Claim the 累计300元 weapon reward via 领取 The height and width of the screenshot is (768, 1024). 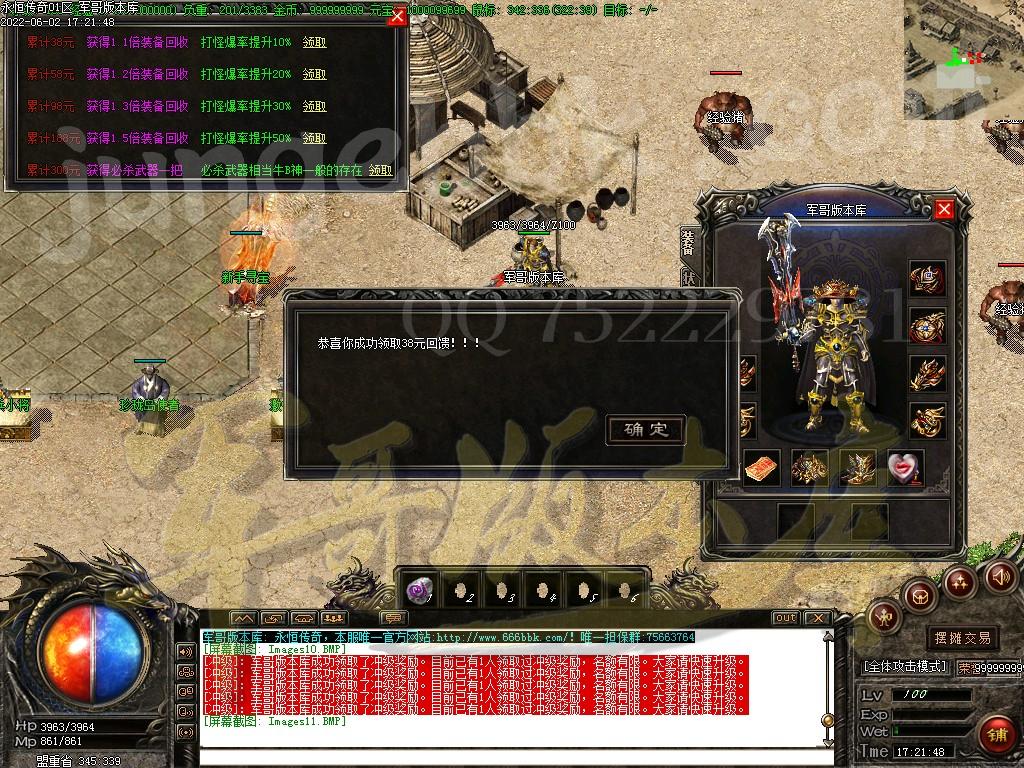click(x=380, y=171)
